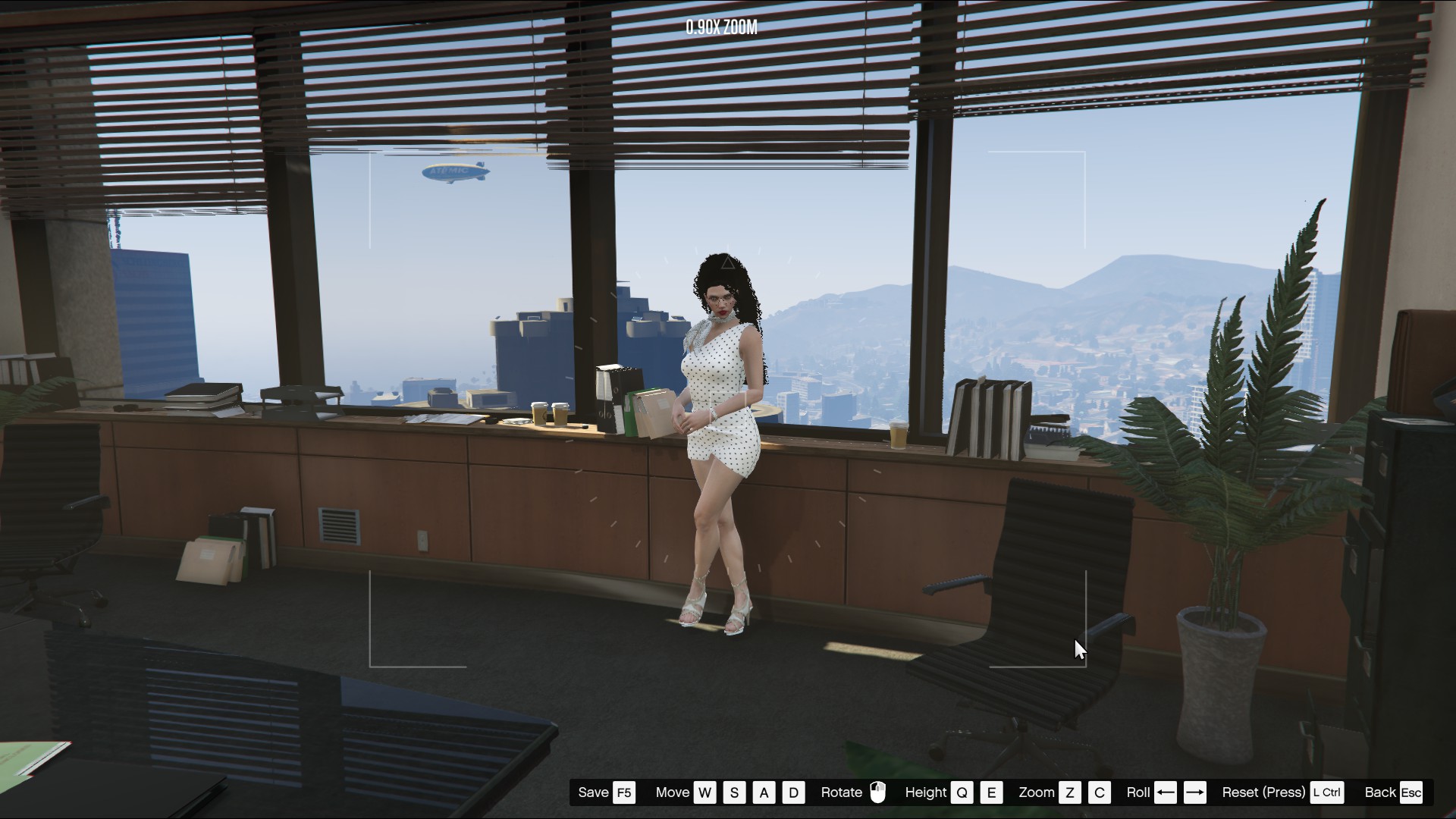The width and height of the screenshot is (1456, 819).
Task: Select the Reset camera option
Action: tap(1263, 792)
